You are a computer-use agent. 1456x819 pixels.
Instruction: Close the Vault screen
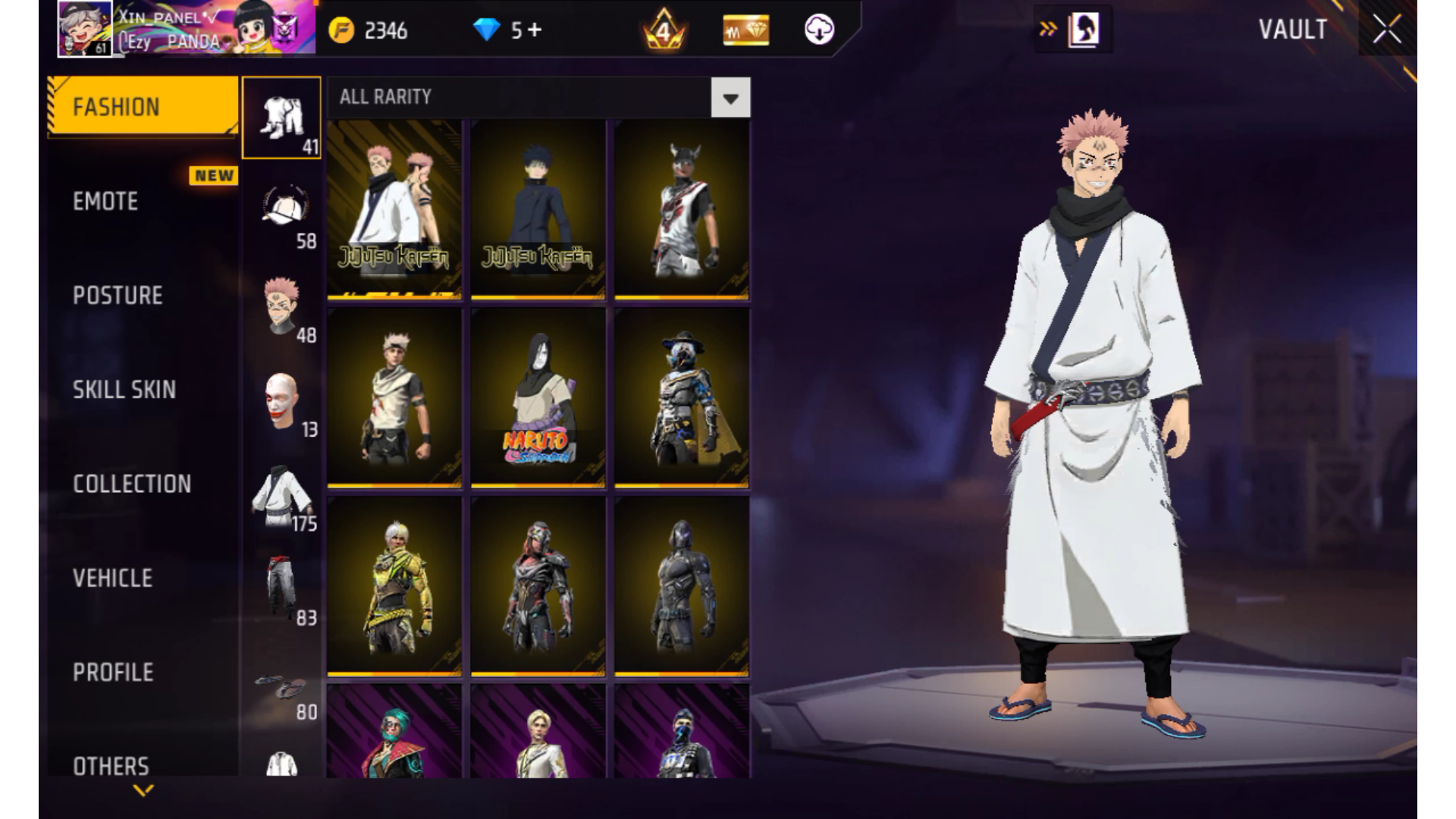(x=1387, y=30)
